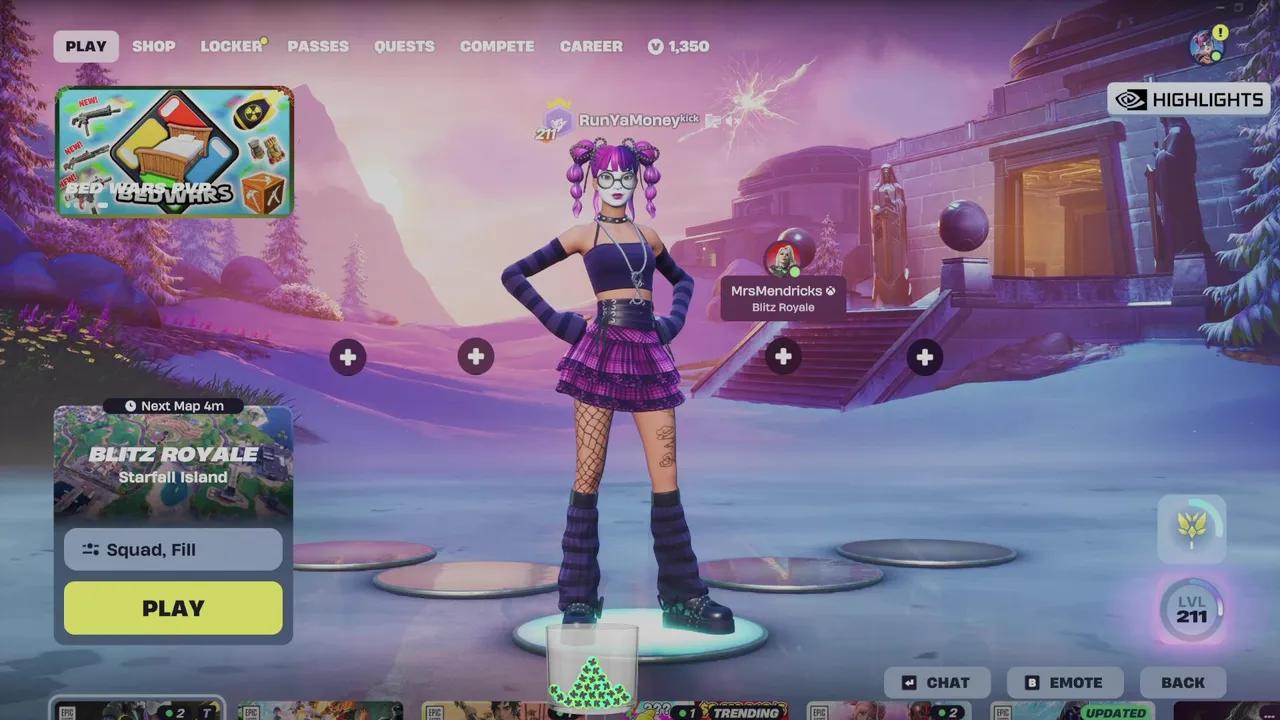Open the Squad, Fill mode selector

(x=172, y=549)
